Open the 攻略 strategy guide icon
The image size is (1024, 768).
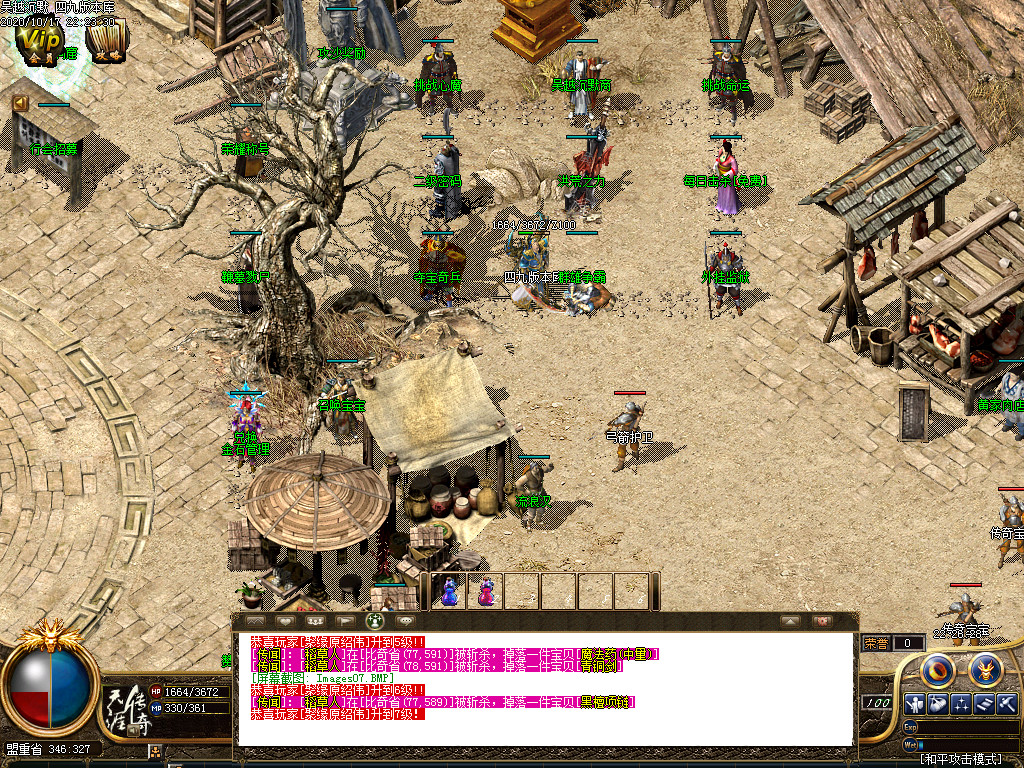point(105,40)
